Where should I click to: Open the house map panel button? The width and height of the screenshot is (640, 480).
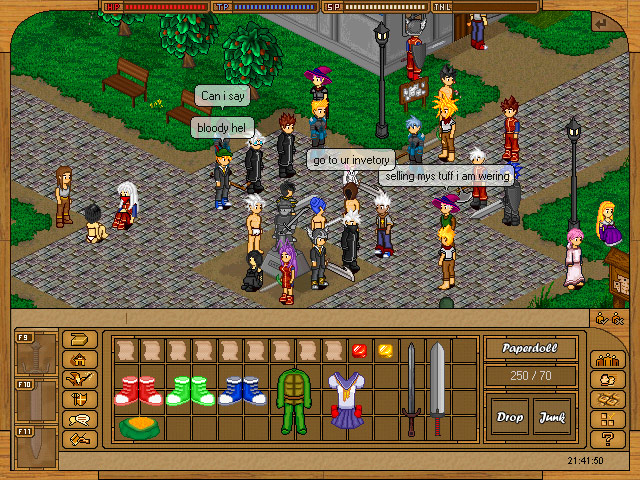(80, 359)
